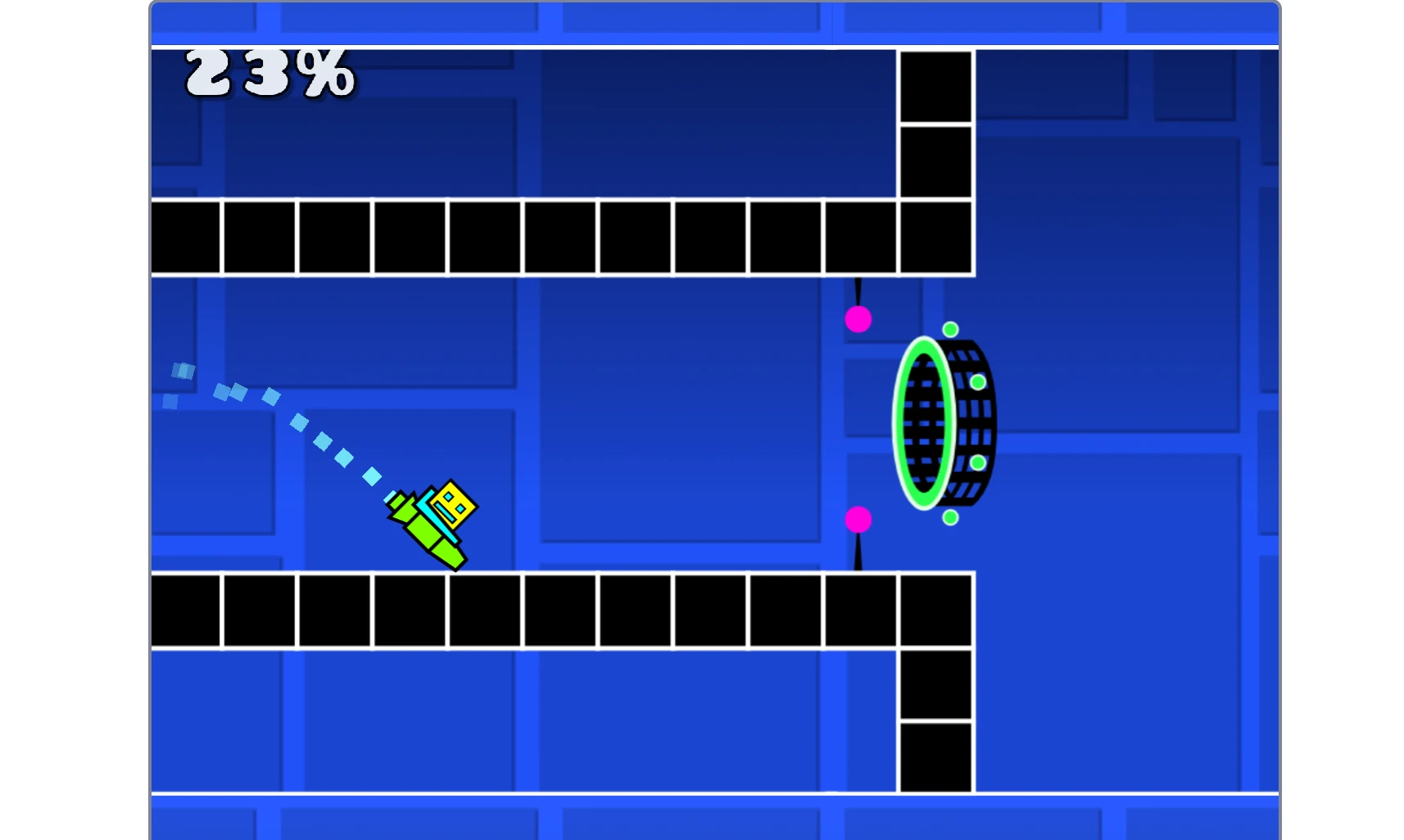
Task: Click the green dot below the portal
Action: (949, 517)
